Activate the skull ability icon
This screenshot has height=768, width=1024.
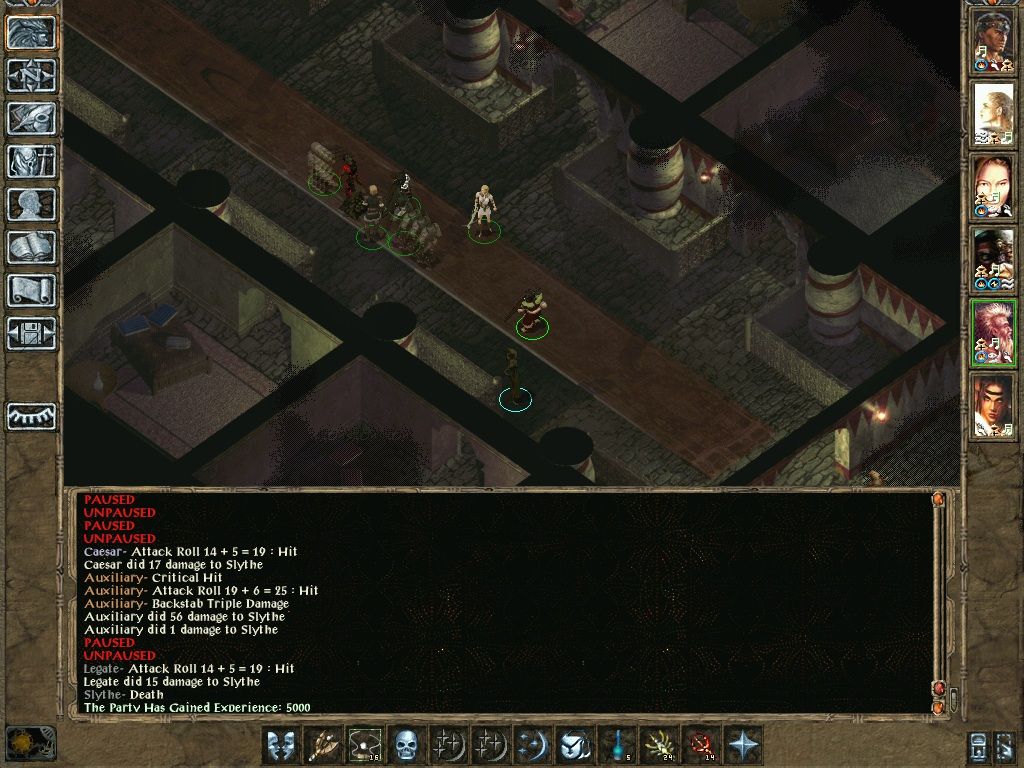click(x=407, y=746)
